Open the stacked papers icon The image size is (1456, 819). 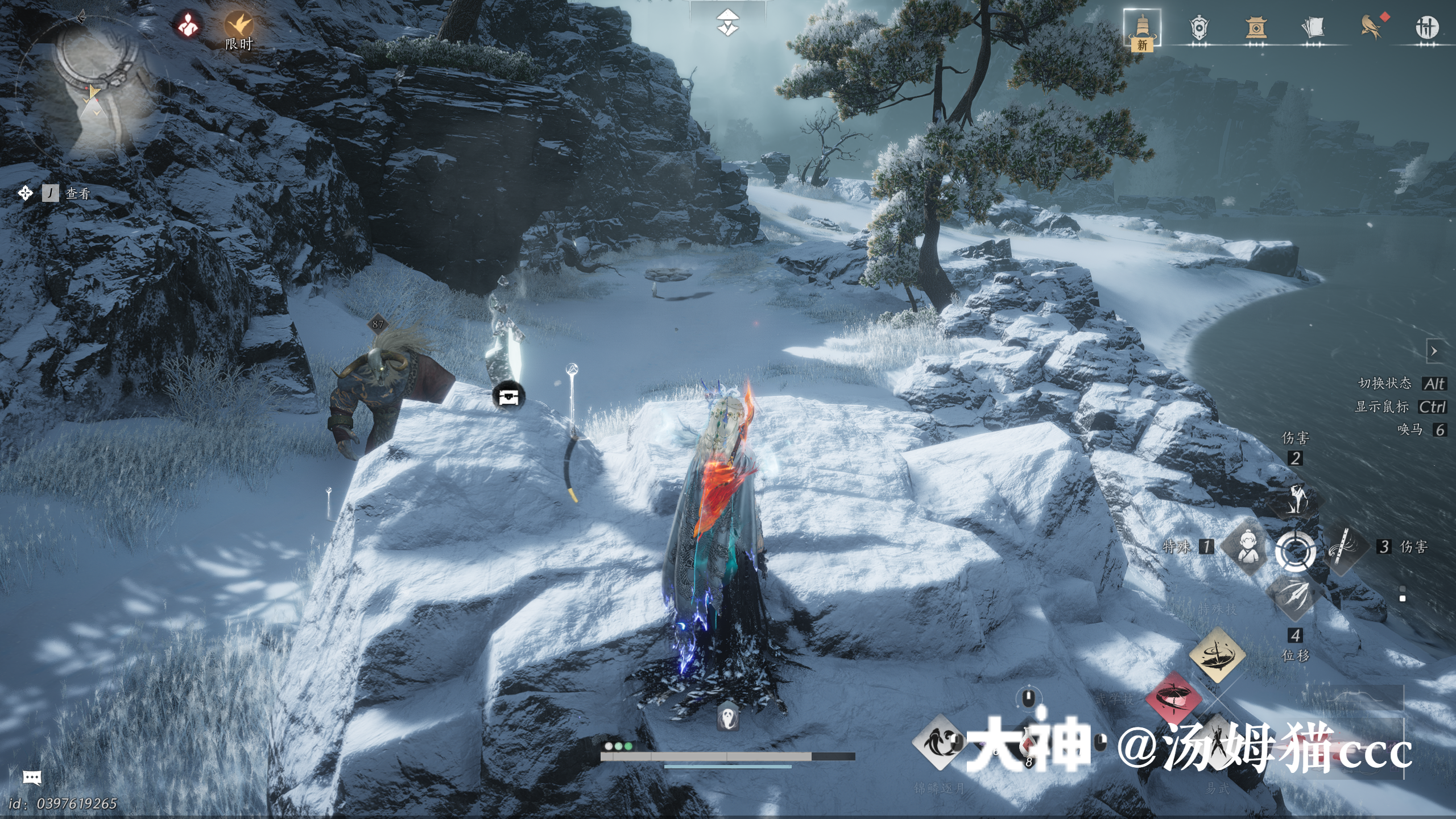tap(1312, 27)
